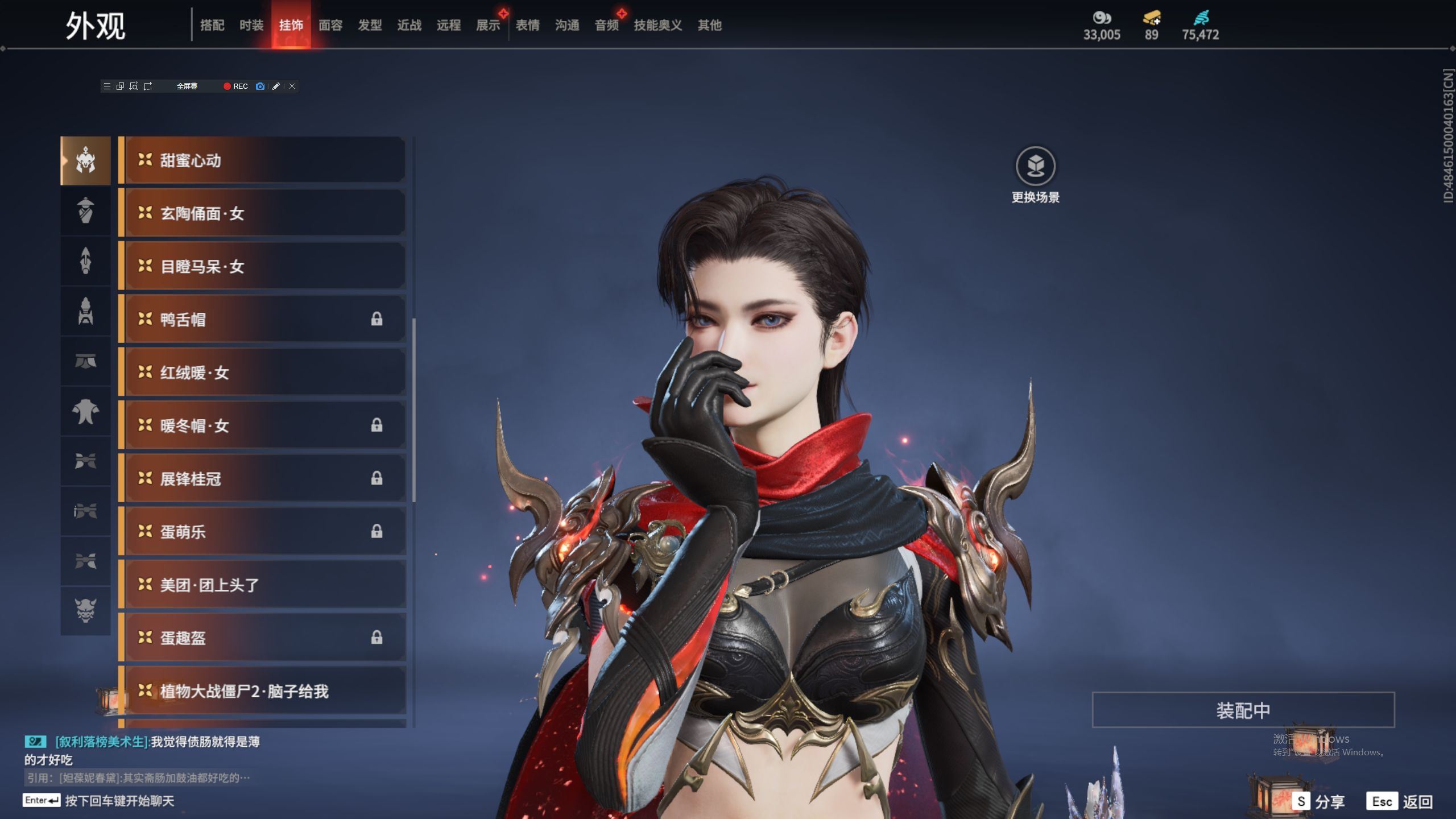Close the screen recorder toolbar

click(292, 86)
